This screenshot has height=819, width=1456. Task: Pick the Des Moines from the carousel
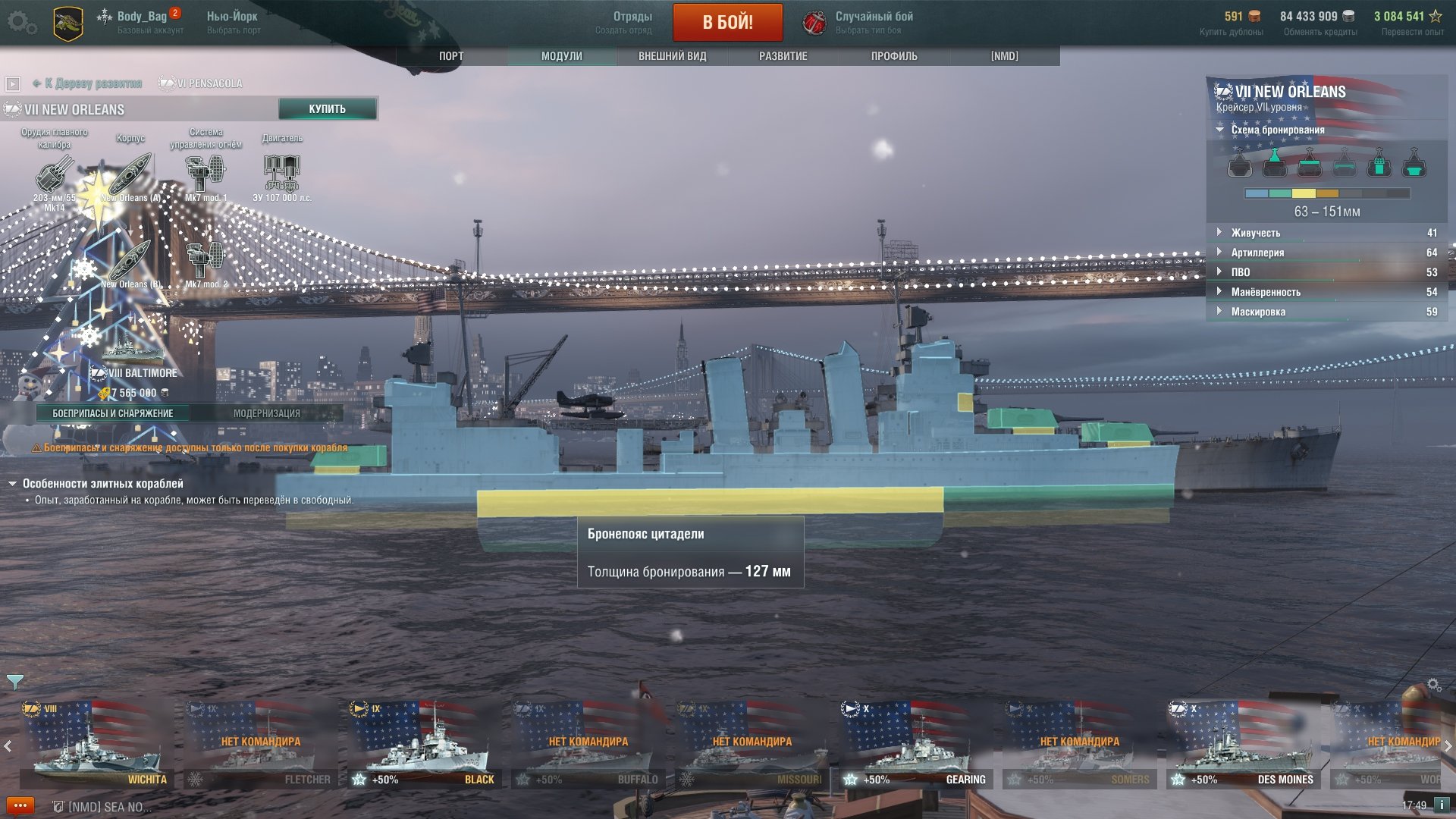pos(1243,744)
